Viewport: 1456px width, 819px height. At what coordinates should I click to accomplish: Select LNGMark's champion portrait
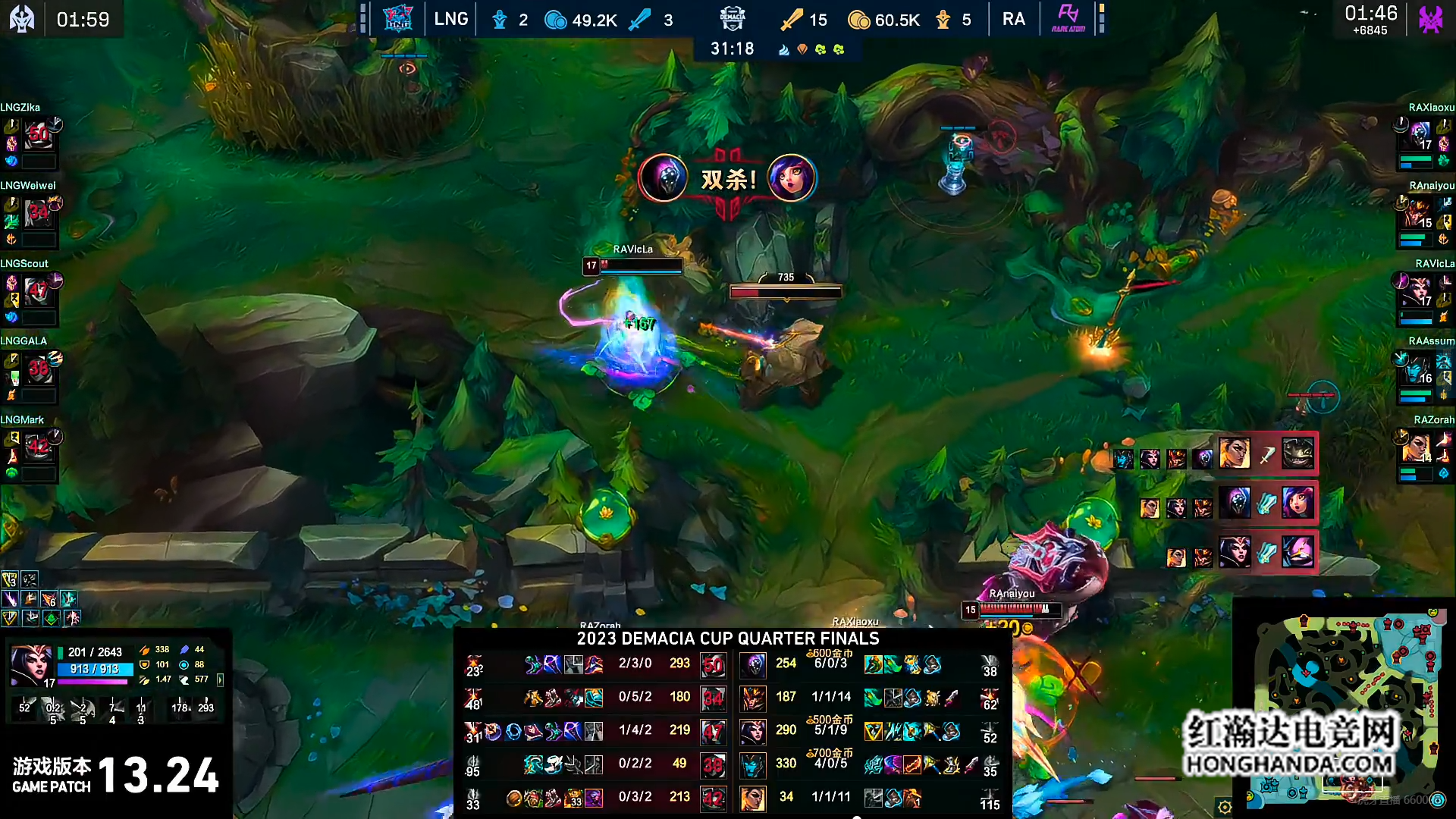[x=38, y=448]
